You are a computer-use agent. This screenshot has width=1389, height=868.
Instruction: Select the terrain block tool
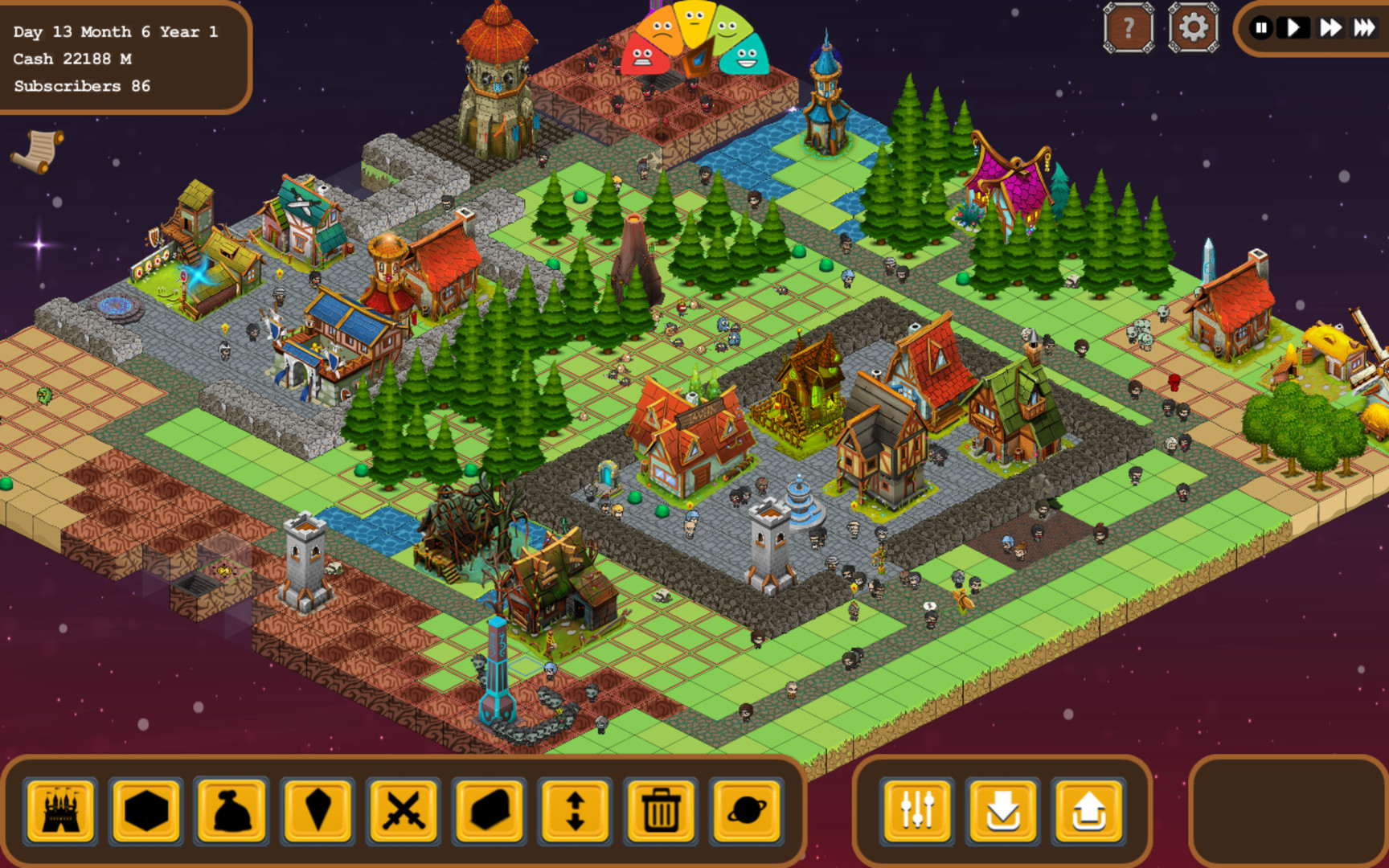pyautogui.click(x=490, y=812)
